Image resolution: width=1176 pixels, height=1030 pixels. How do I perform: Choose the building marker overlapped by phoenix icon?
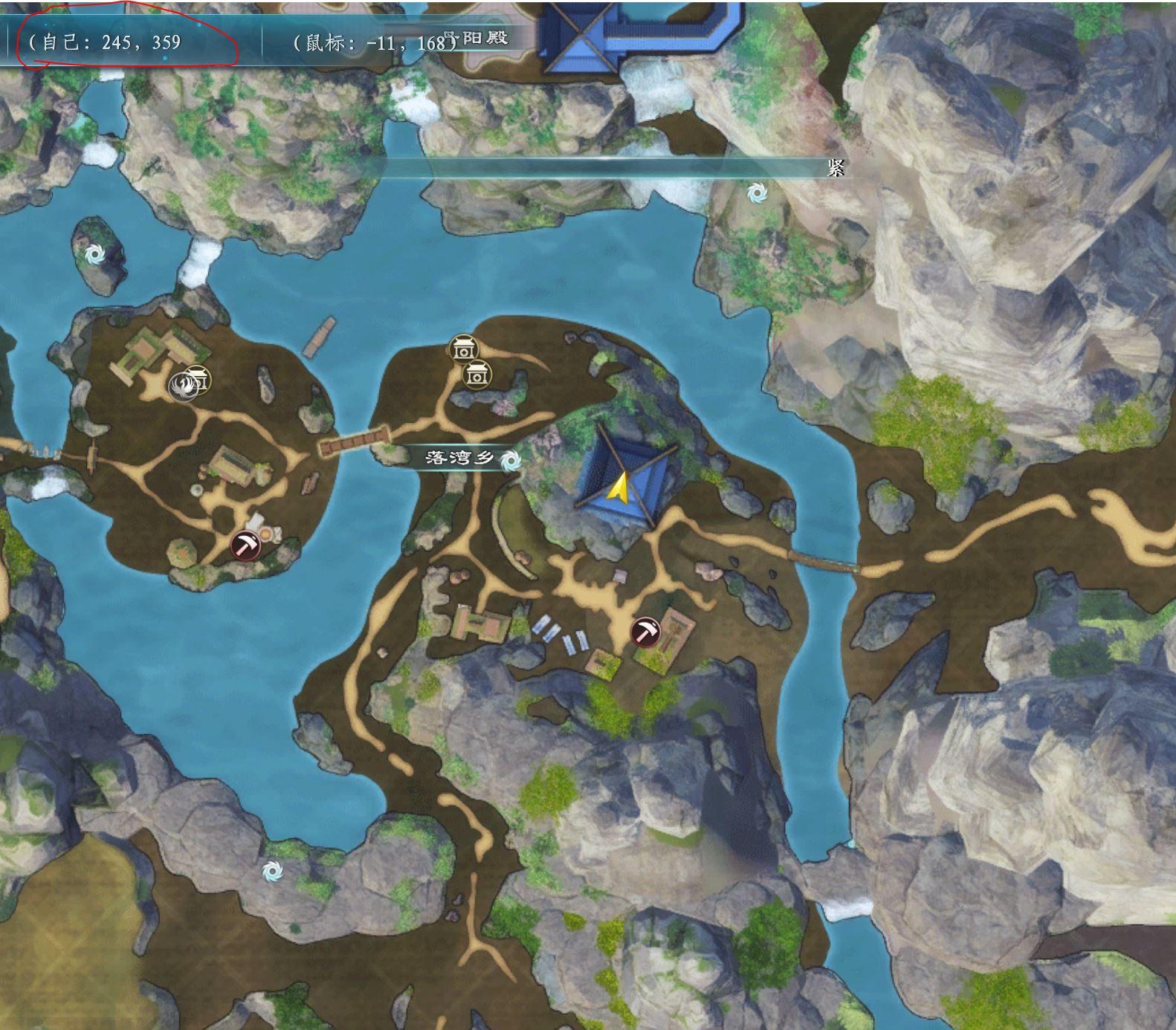(199, 379)
